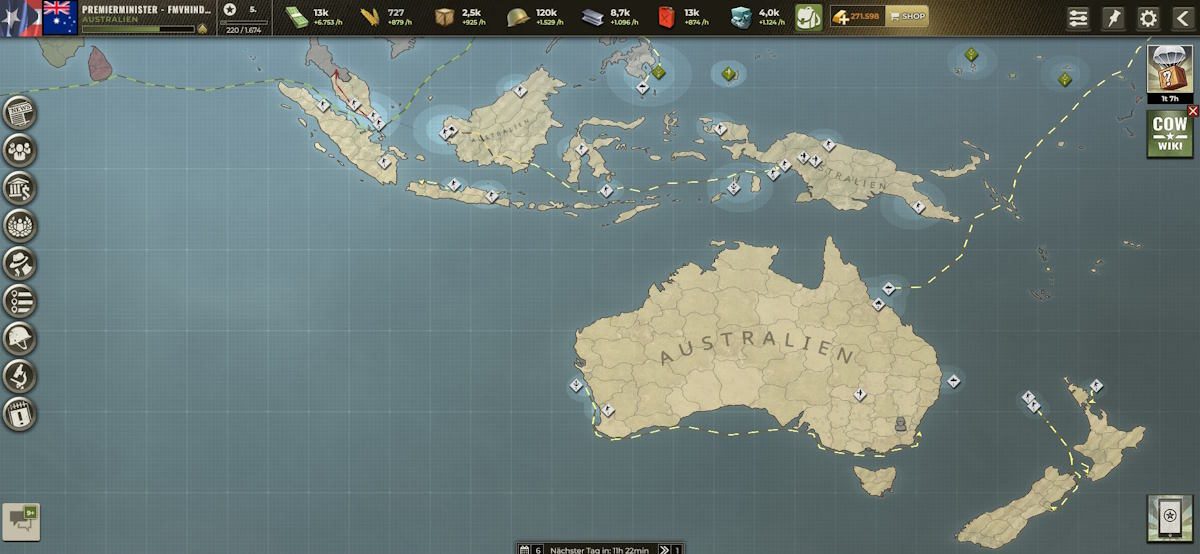Click the pushpin button in top bar

tap(1113, 18)
